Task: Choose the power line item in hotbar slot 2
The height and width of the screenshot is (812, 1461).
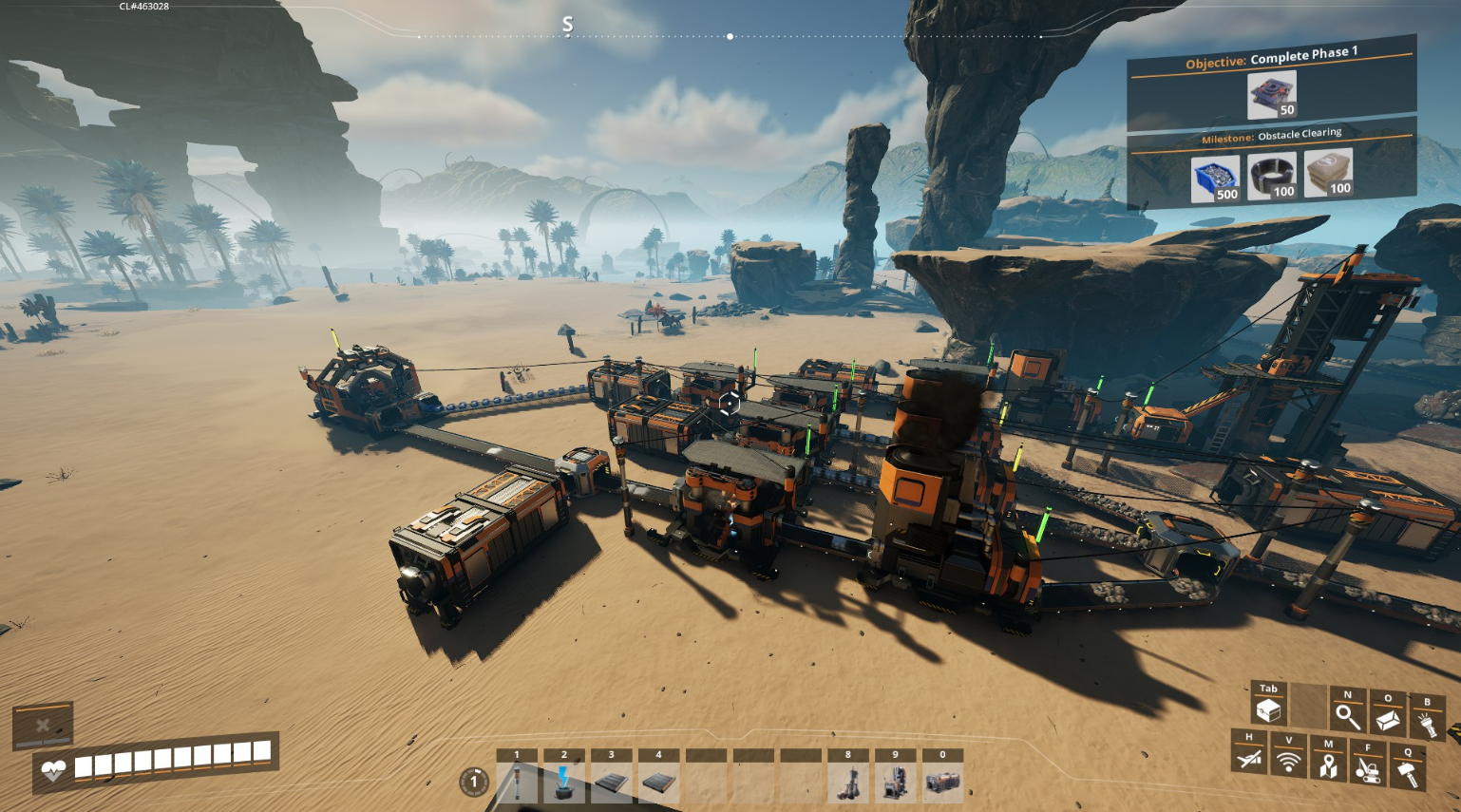Action: [x=564, y=783]
